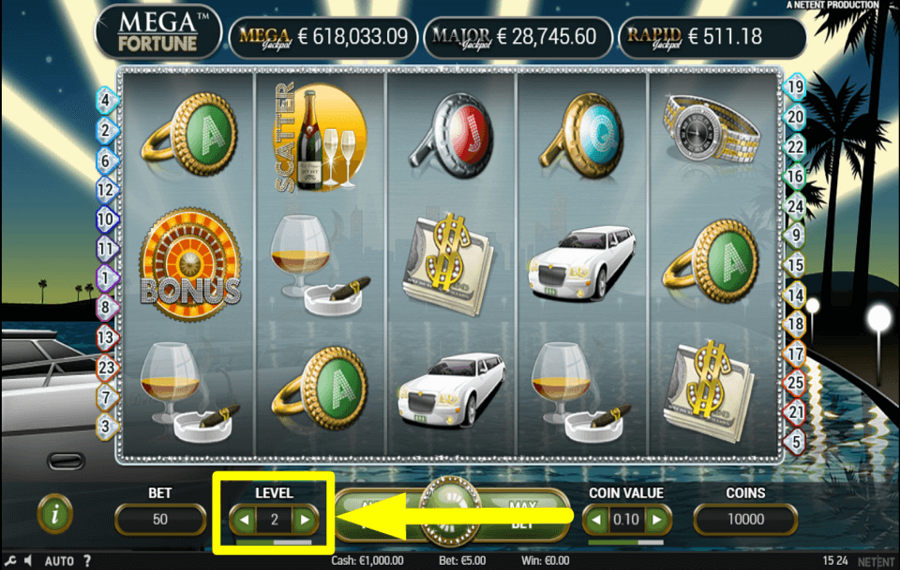Screen dimensions: 900x570
Task: Toggle sound with the speaker icon
Action: 28,560
